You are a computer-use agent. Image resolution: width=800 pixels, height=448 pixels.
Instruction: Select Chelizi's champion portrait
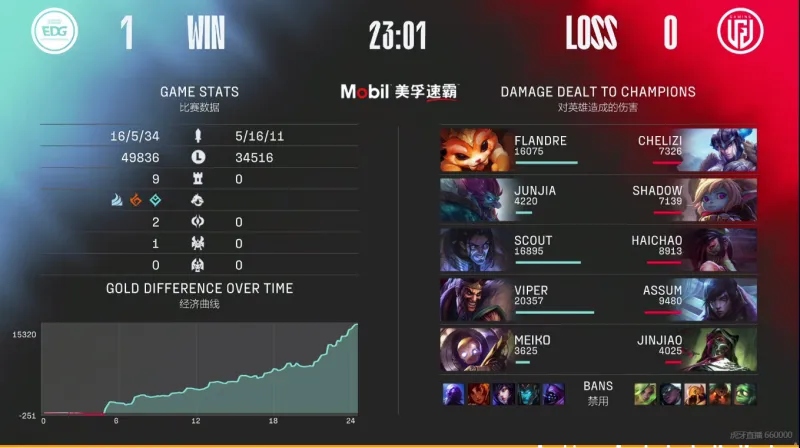[x=722, y=149]
